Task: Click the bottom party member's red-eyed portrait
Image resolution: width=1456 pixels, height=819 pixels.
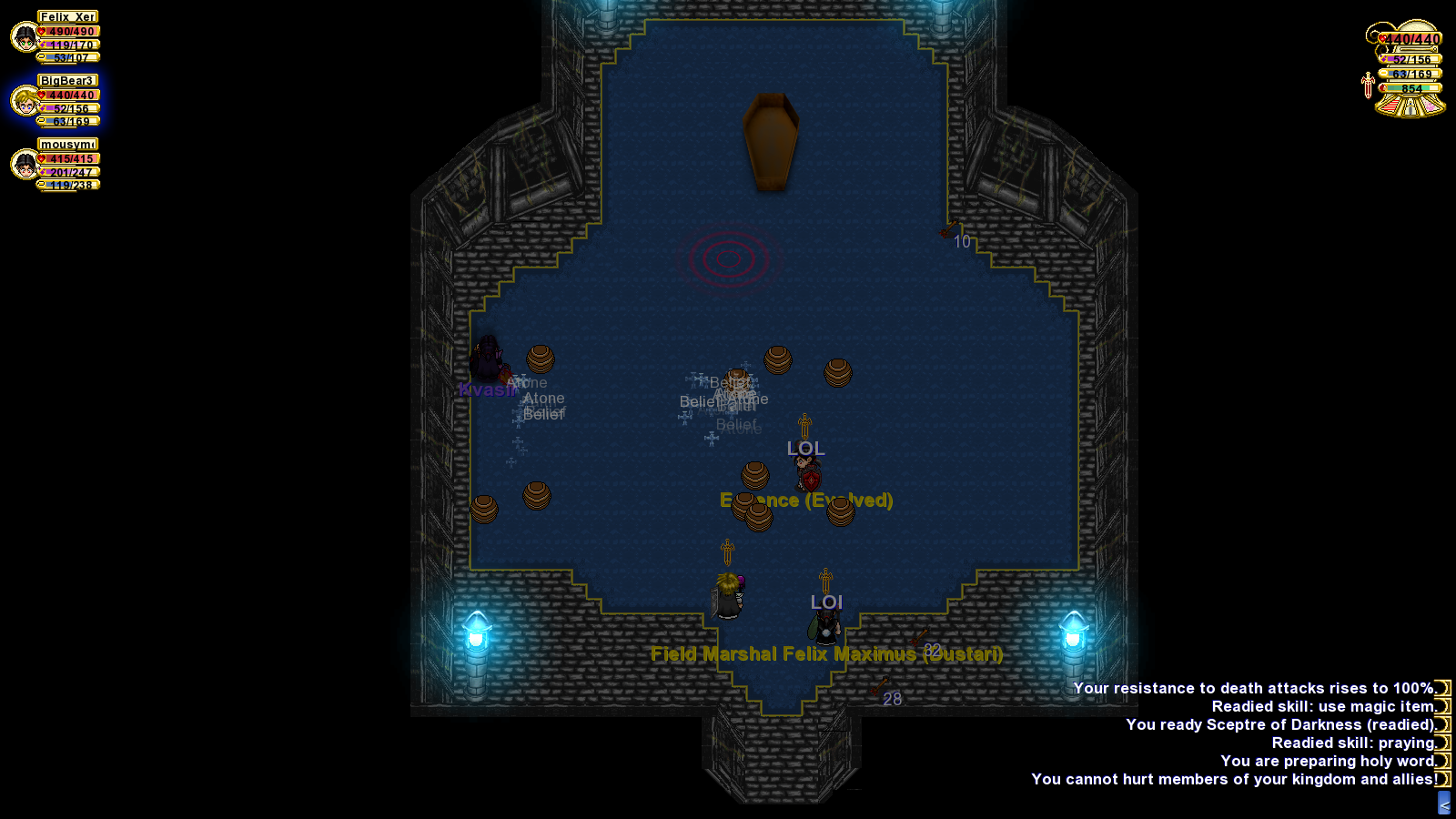Action: coord(25,165)
